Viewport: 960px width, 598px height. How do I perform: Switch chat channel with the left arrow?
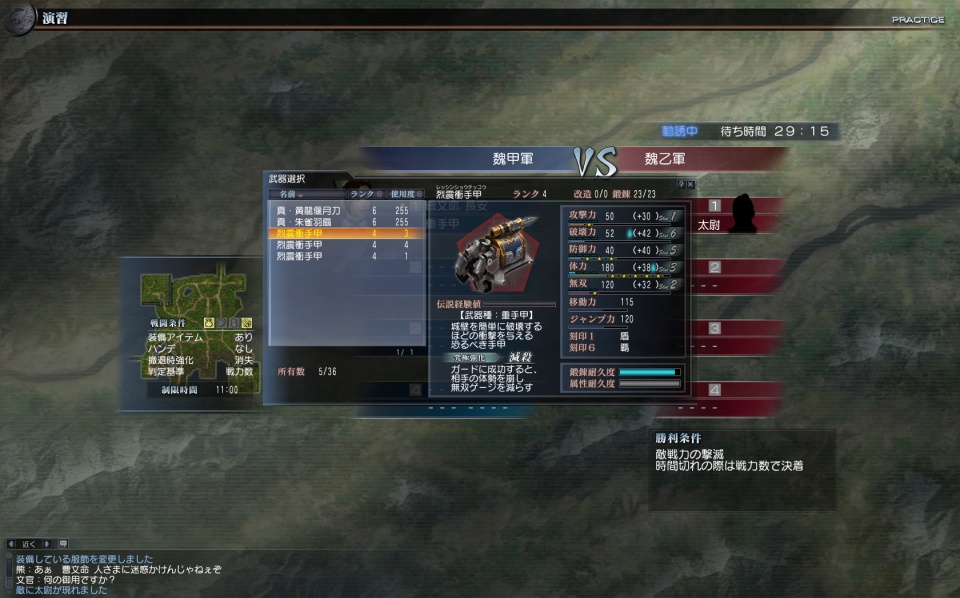[x=11, y=544]
